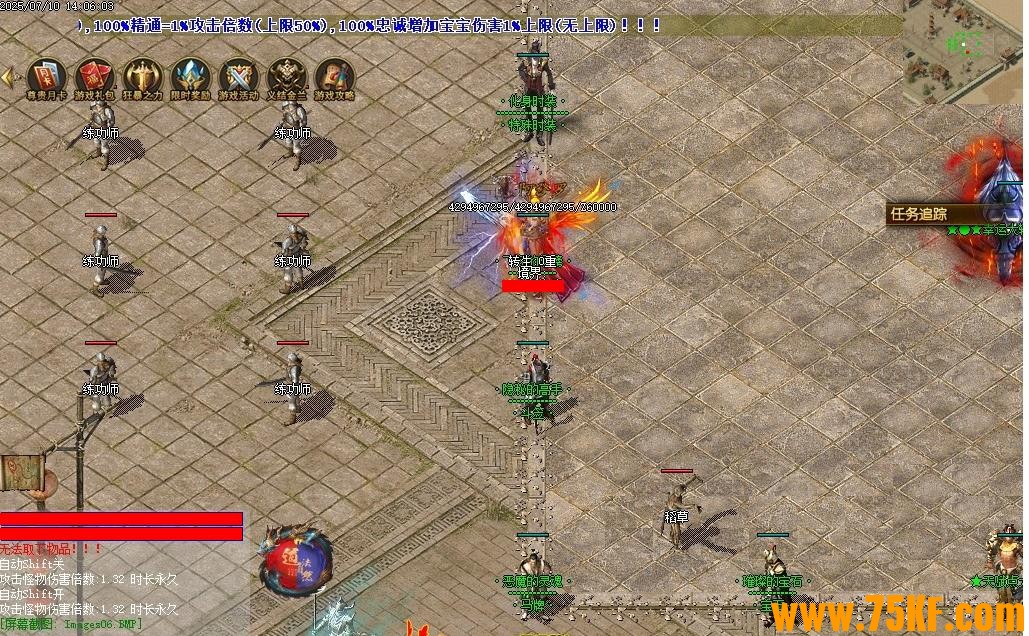Open the 限时奖励 blue crystal rewards
This screenshot has height=636, width=1029.
pos(190,78)
